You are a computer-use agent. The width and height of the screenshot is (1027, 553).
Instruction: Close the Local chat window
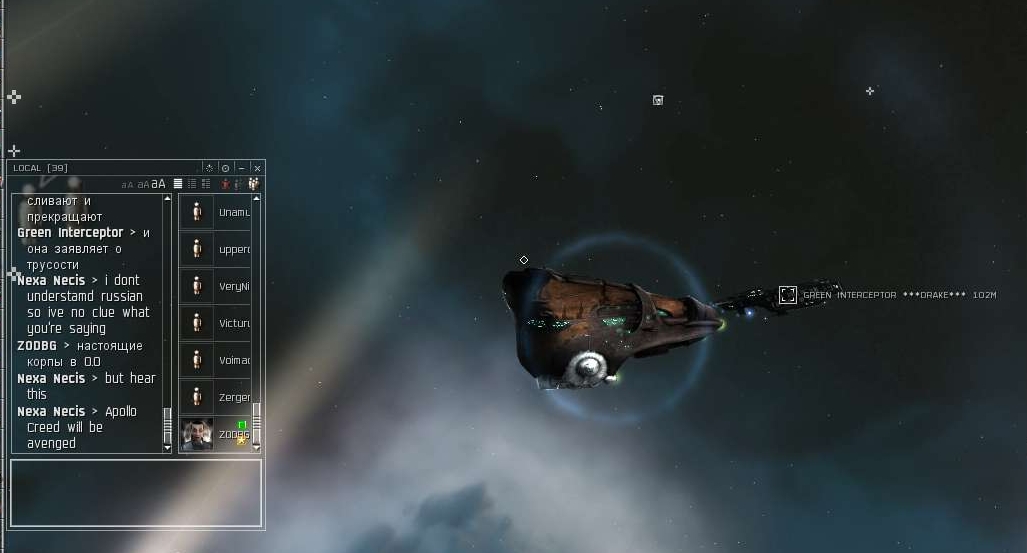pos(257,168)
